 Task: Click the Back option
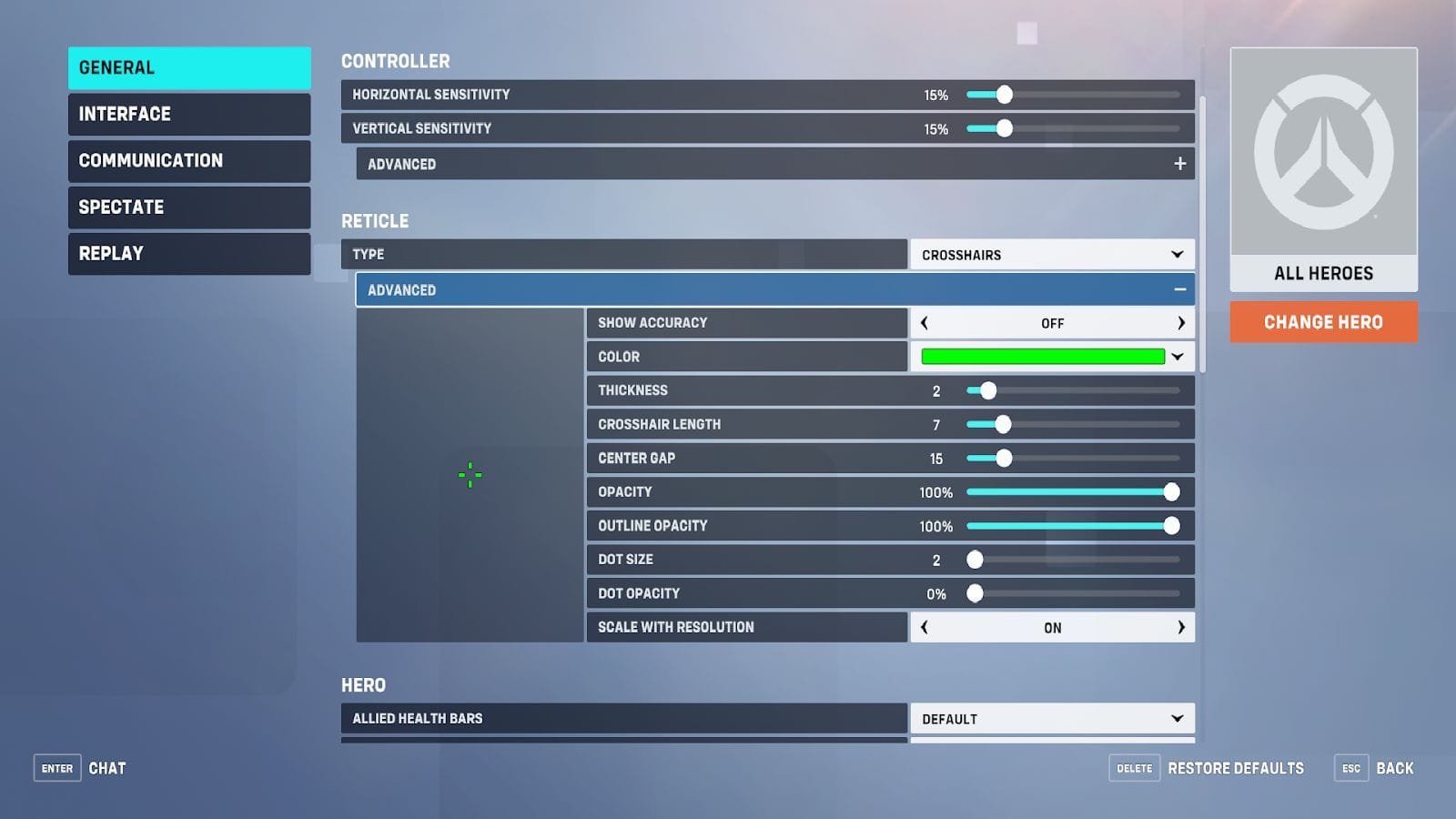click(1395, 768)
